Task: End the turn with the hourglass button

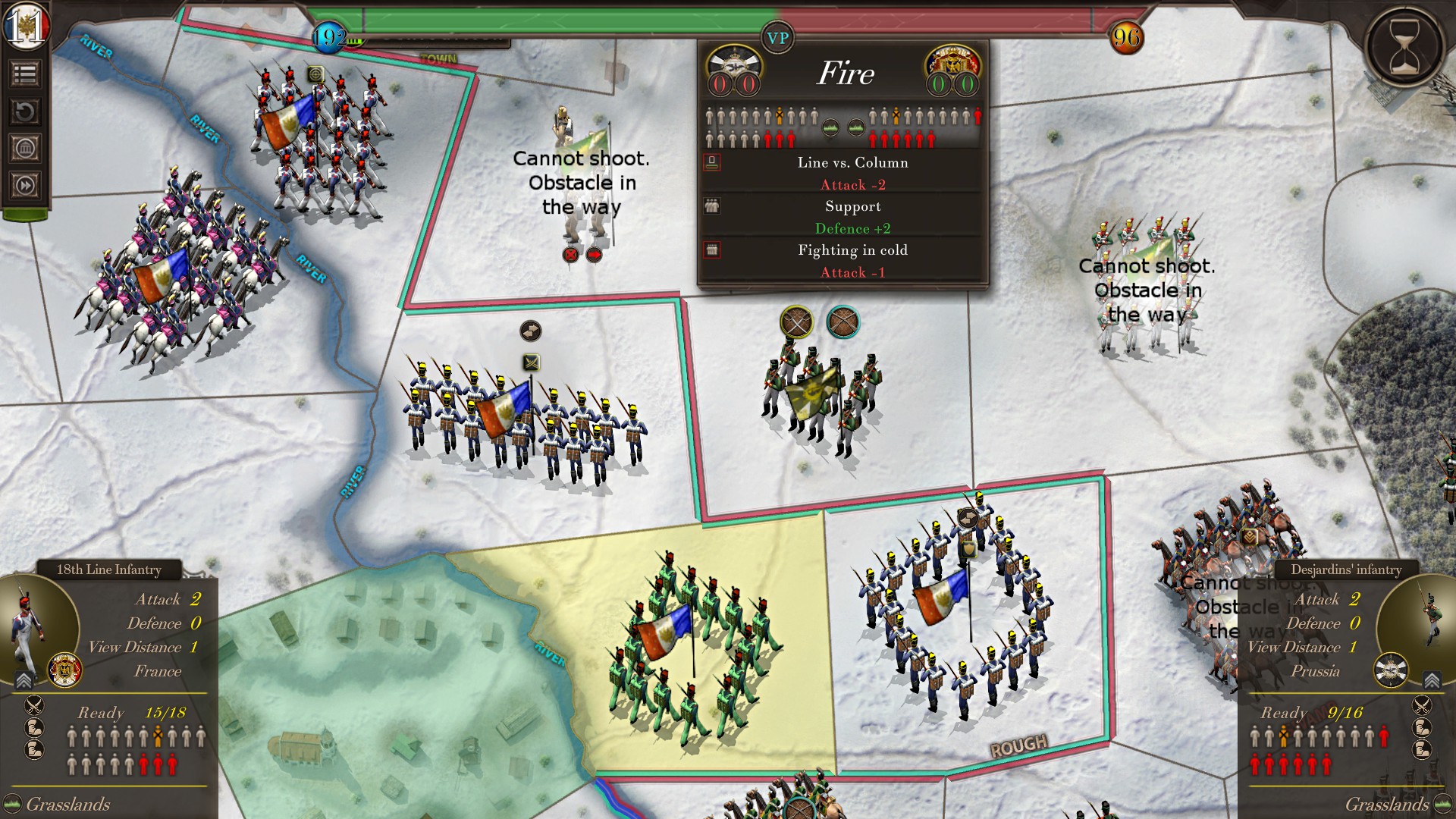Action: pos(1404,47)
